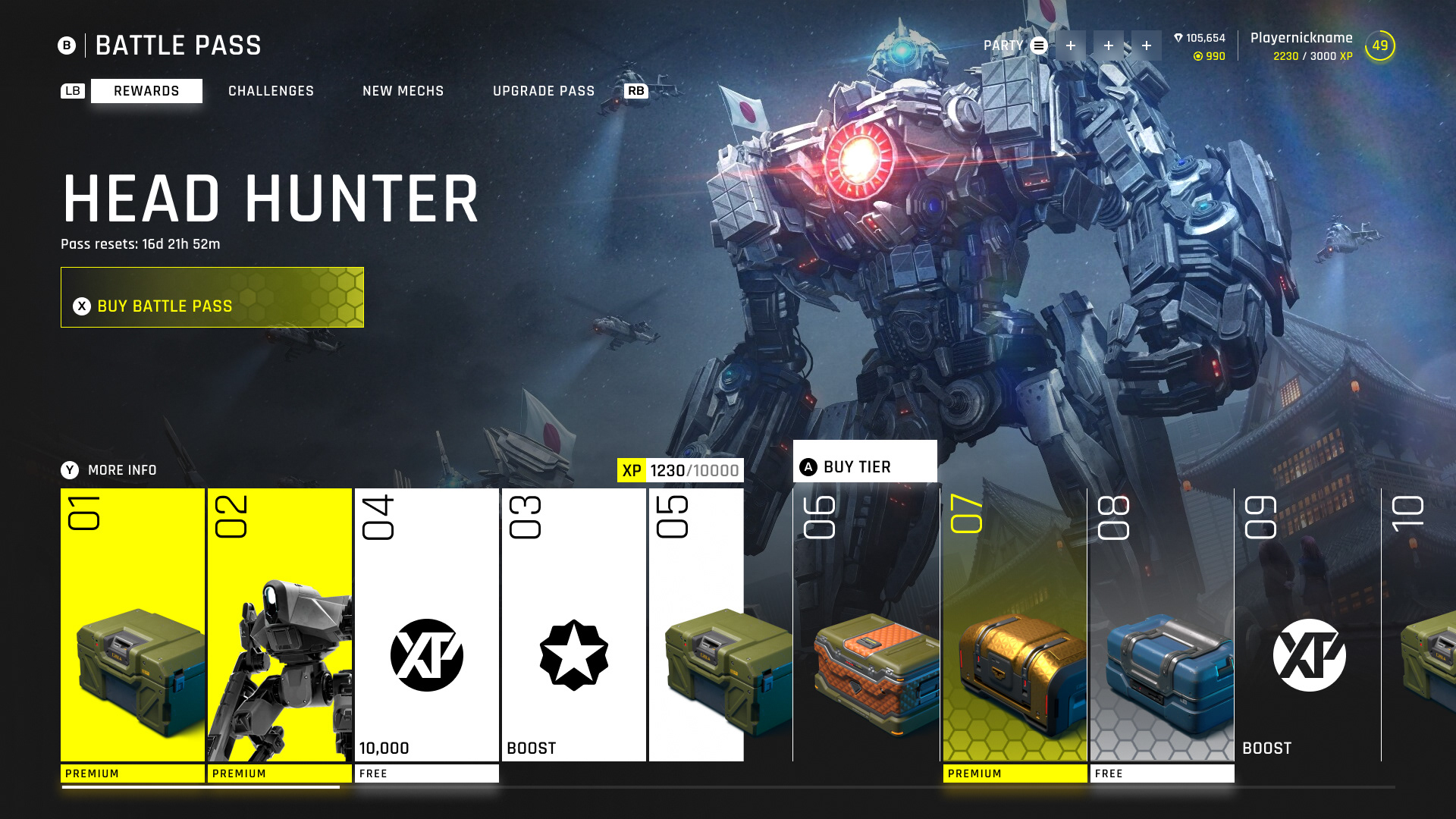This screenshot has height=819, width=1456.
Task: Click the Buy Tier button
Action: coord(864,462)
